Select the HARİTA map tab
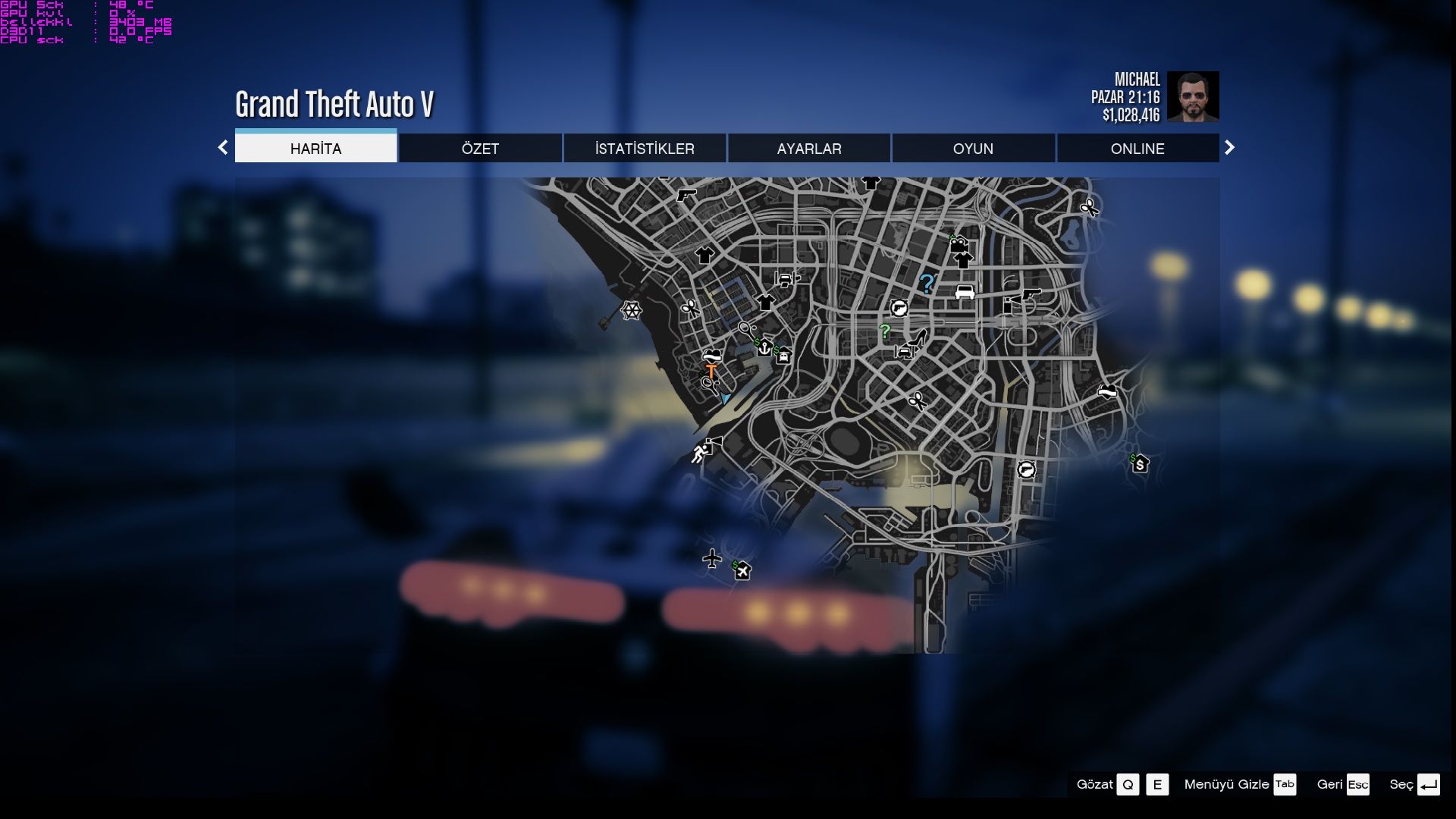Viewport: 1456px width, 819px height. click(x=315, y=149)
